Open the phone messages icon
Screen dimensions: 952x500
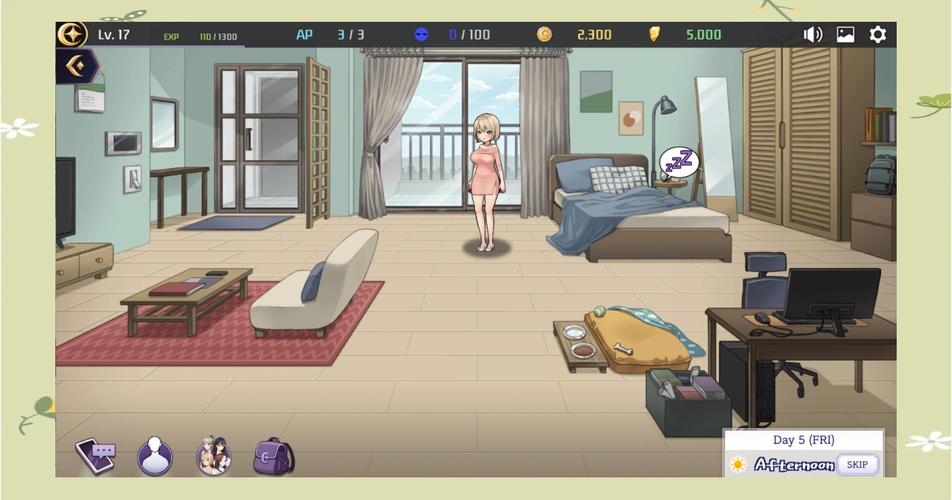pyautogui.click(x=96, y=456)
